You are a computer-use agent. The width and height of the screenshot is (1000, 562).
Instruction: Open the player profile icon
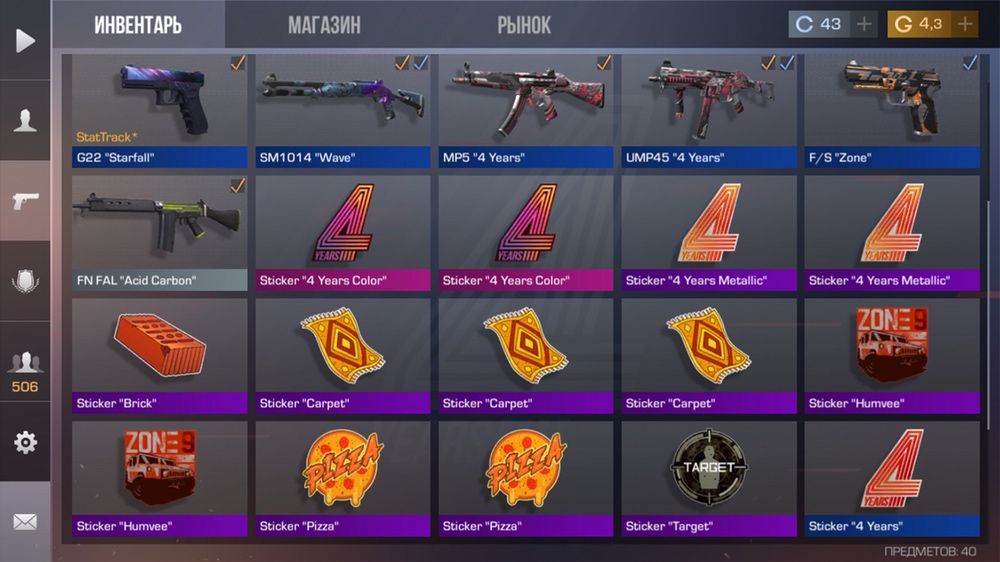pos(25,121)
